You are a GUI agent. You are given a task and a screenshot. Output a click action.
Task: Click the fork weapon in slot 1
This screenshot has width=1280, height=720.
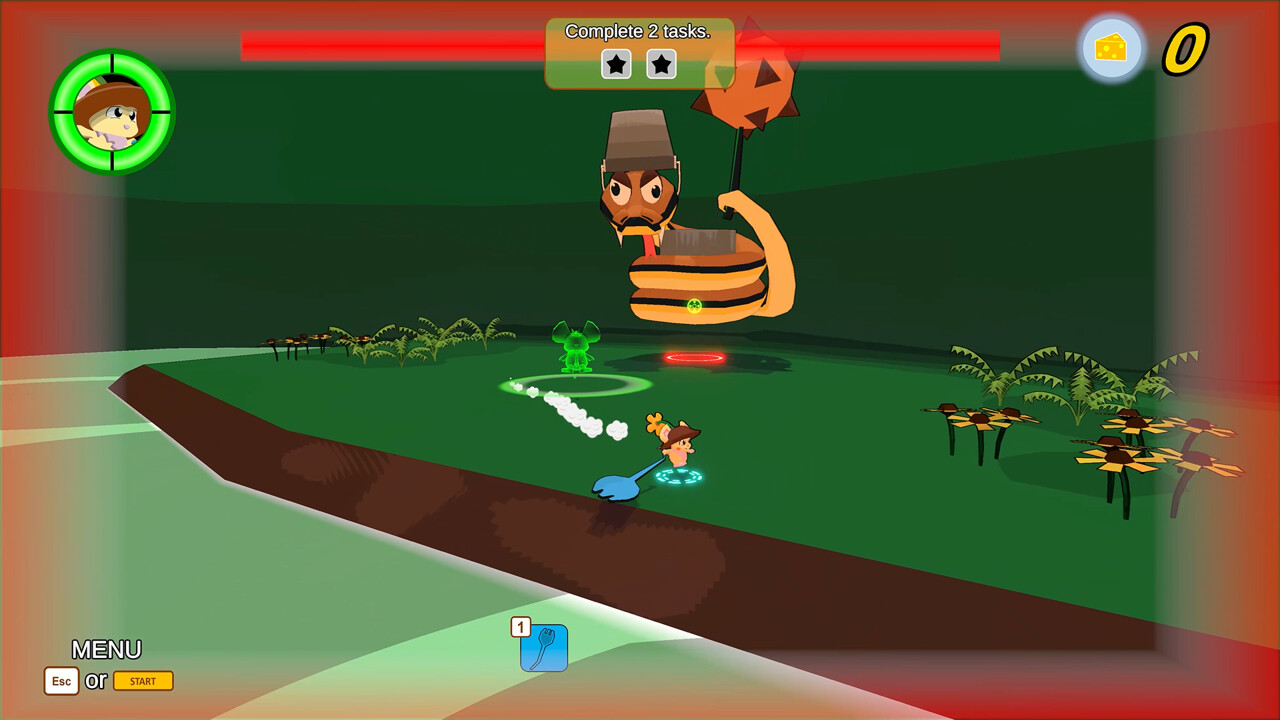point(544,648)
